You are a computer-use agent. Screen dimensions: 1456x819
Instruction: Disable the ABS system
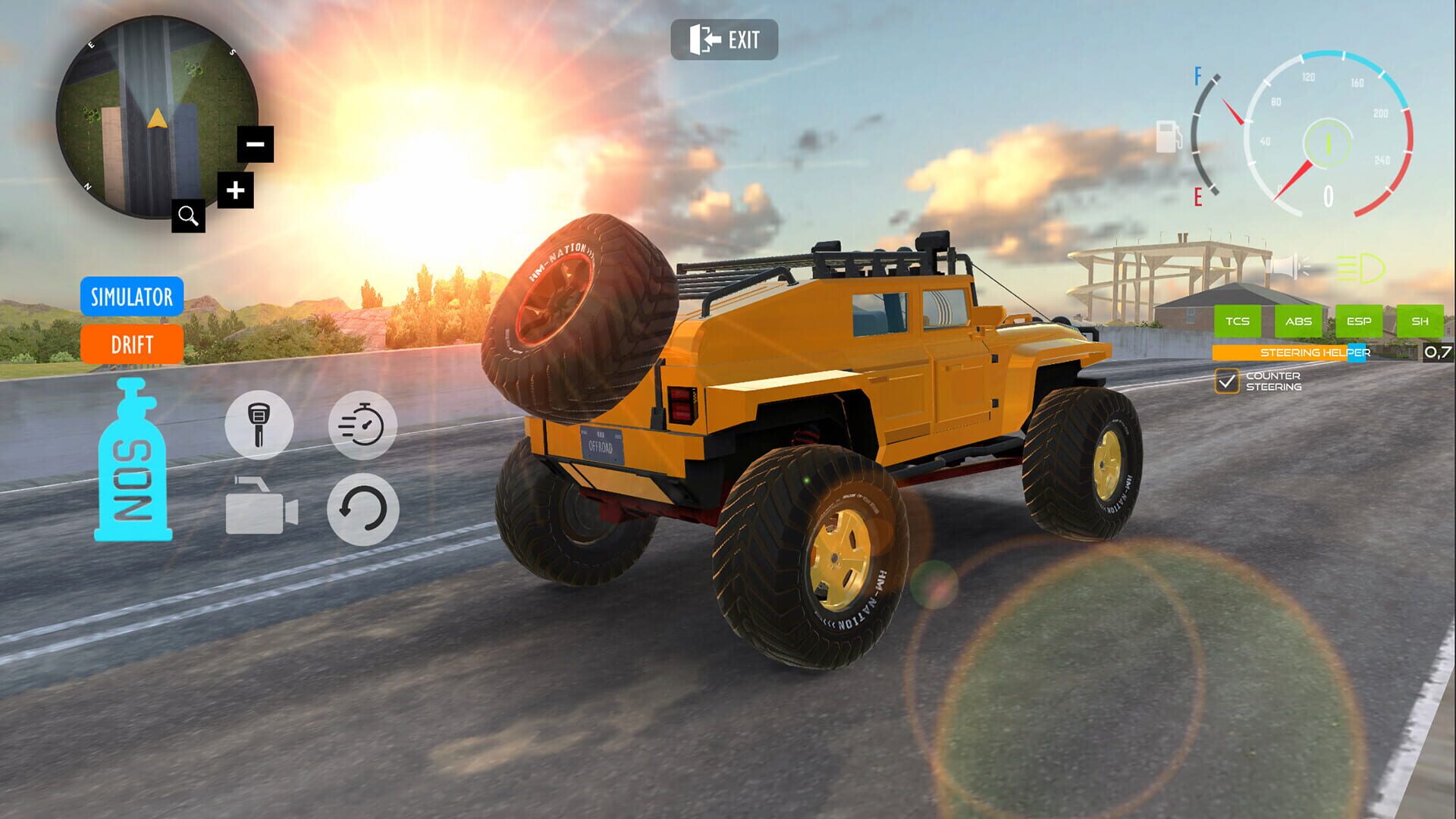(1298, 322)
